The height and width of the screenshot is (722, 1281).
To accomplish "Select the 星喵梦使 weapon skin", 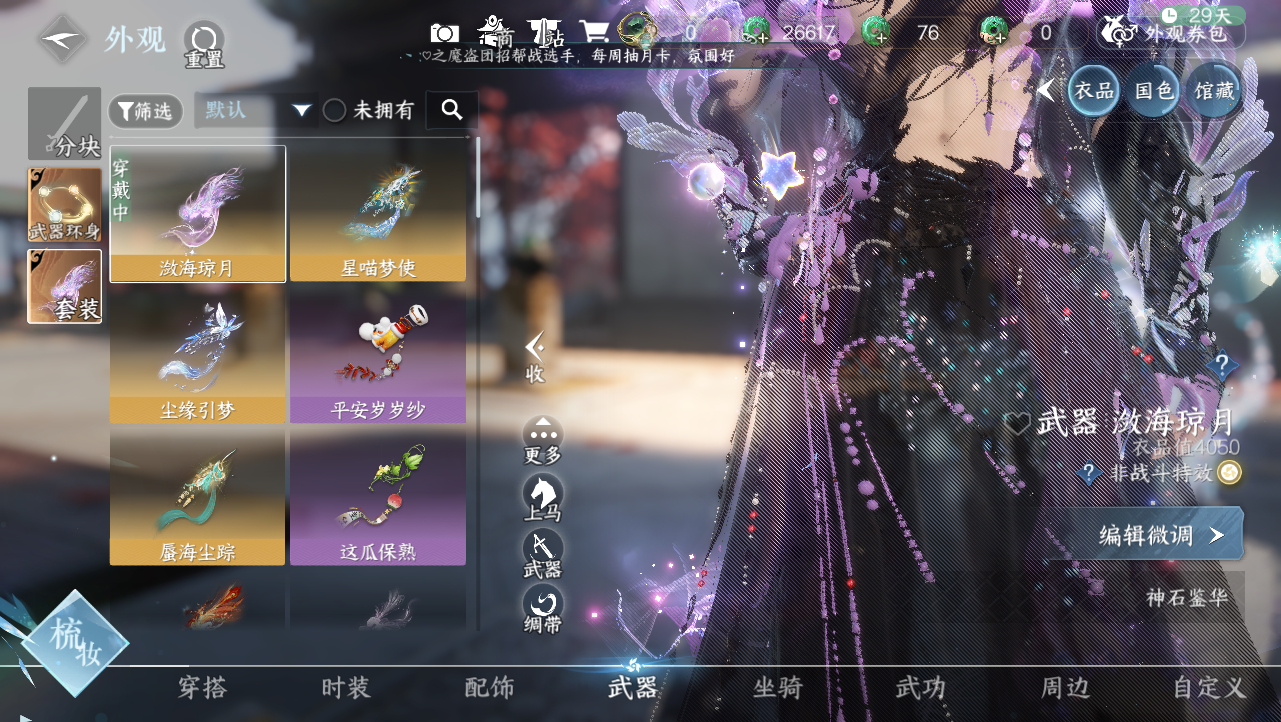I will (378, 214).
